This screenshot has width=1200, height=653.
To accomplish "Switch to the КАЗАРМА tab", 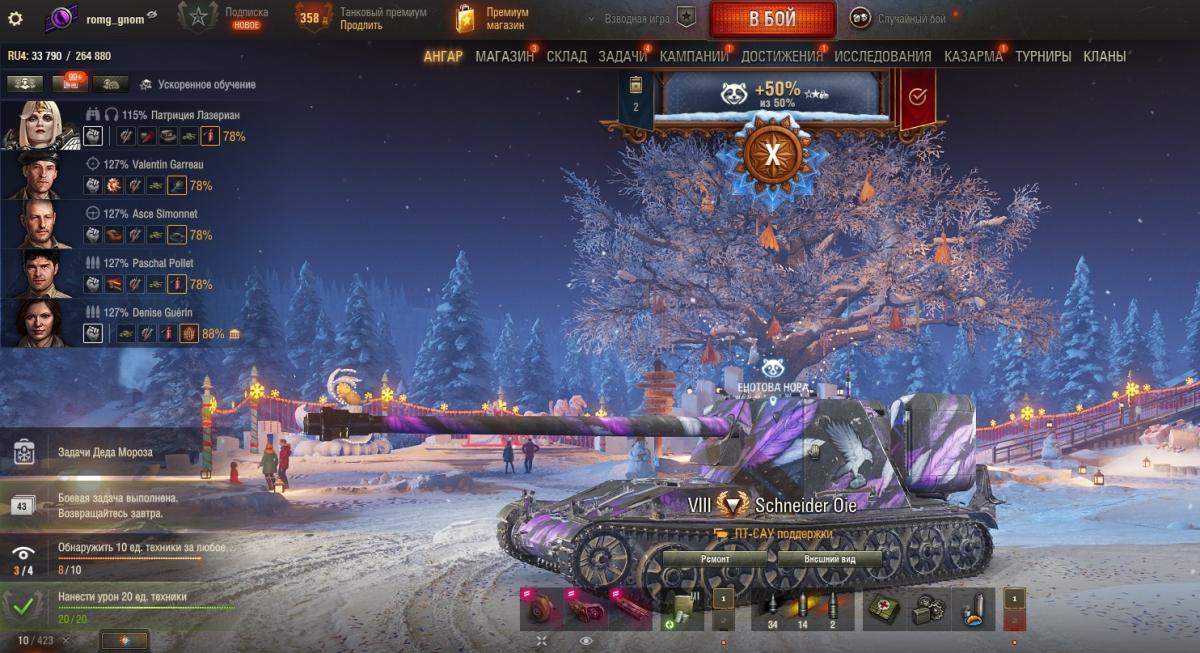I will pyautogui.click(x=973, y=57).
